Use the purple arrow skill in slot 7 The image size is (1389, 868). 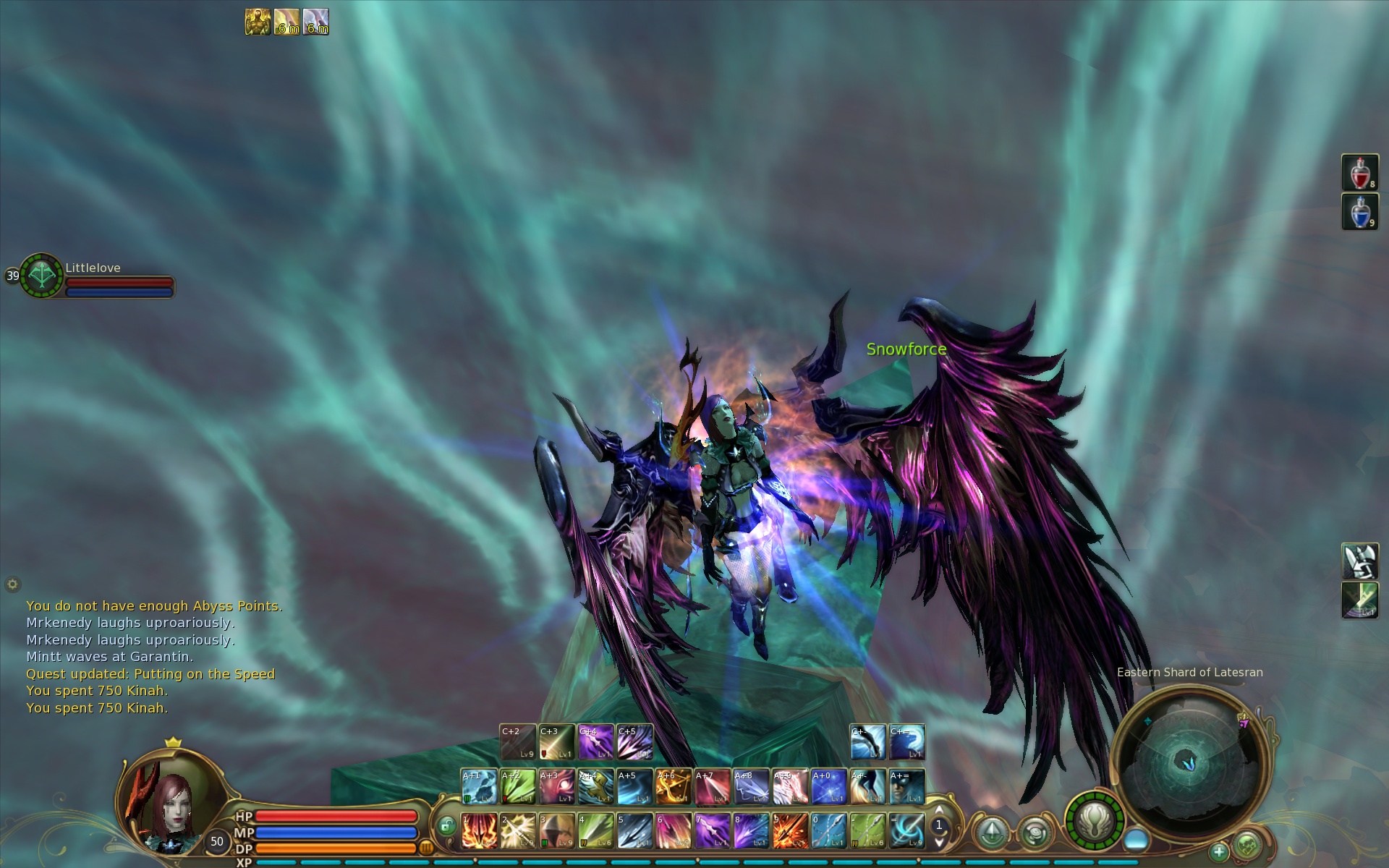713,830
